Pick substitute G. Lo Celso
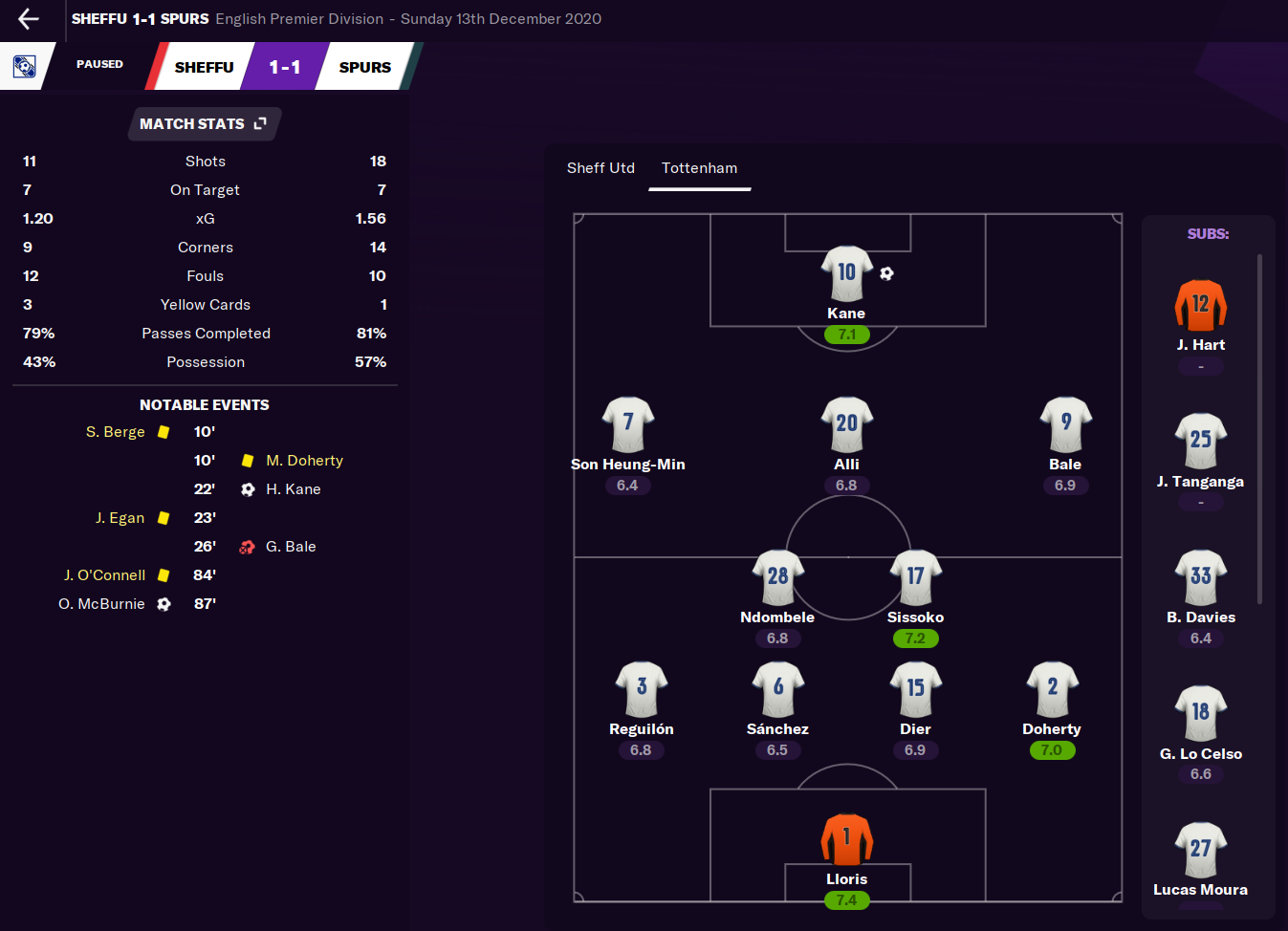 (1200, 714)
